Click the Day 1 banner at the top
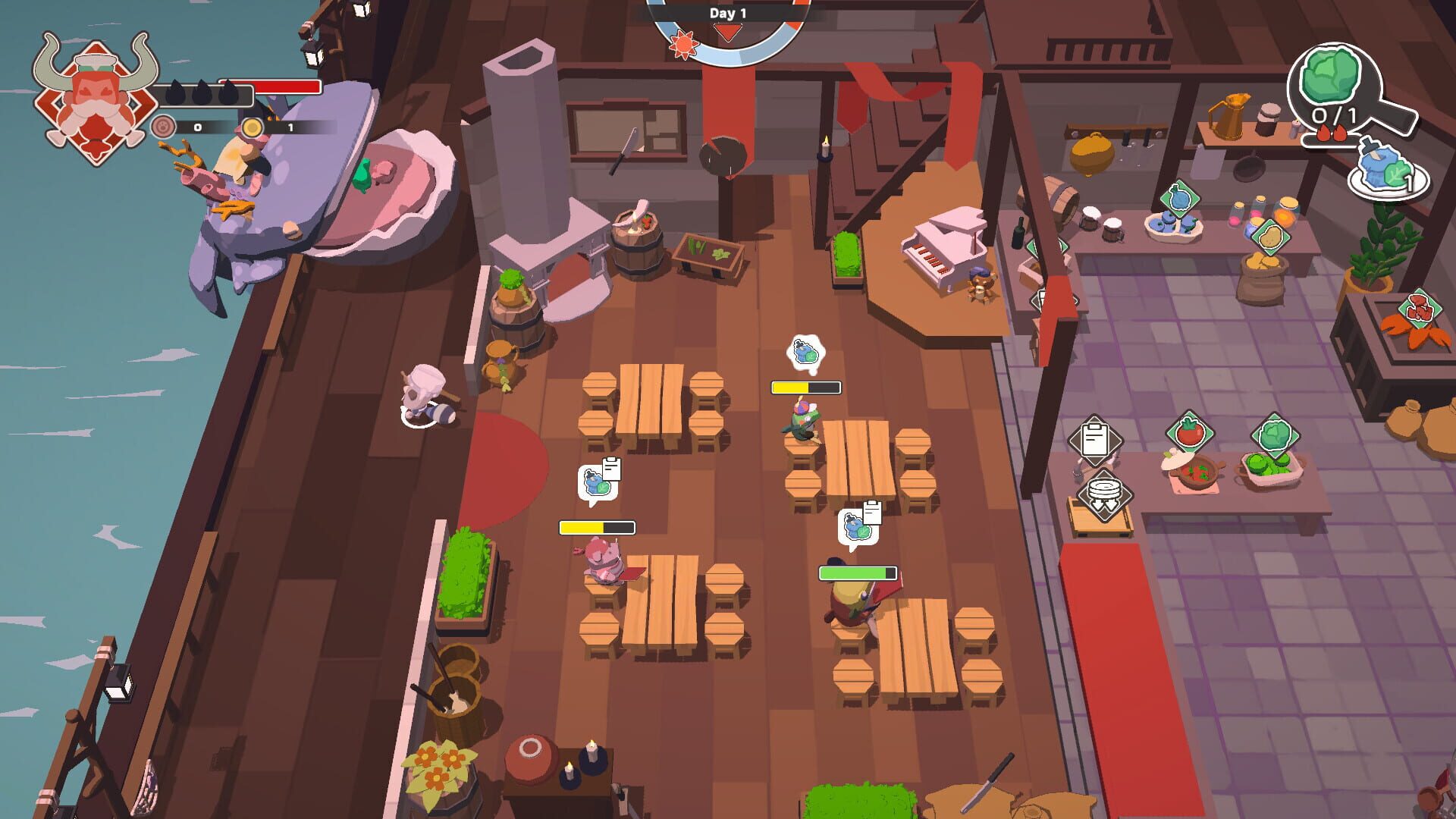This screenshot has width=1456, height=819. coord(726,12)
